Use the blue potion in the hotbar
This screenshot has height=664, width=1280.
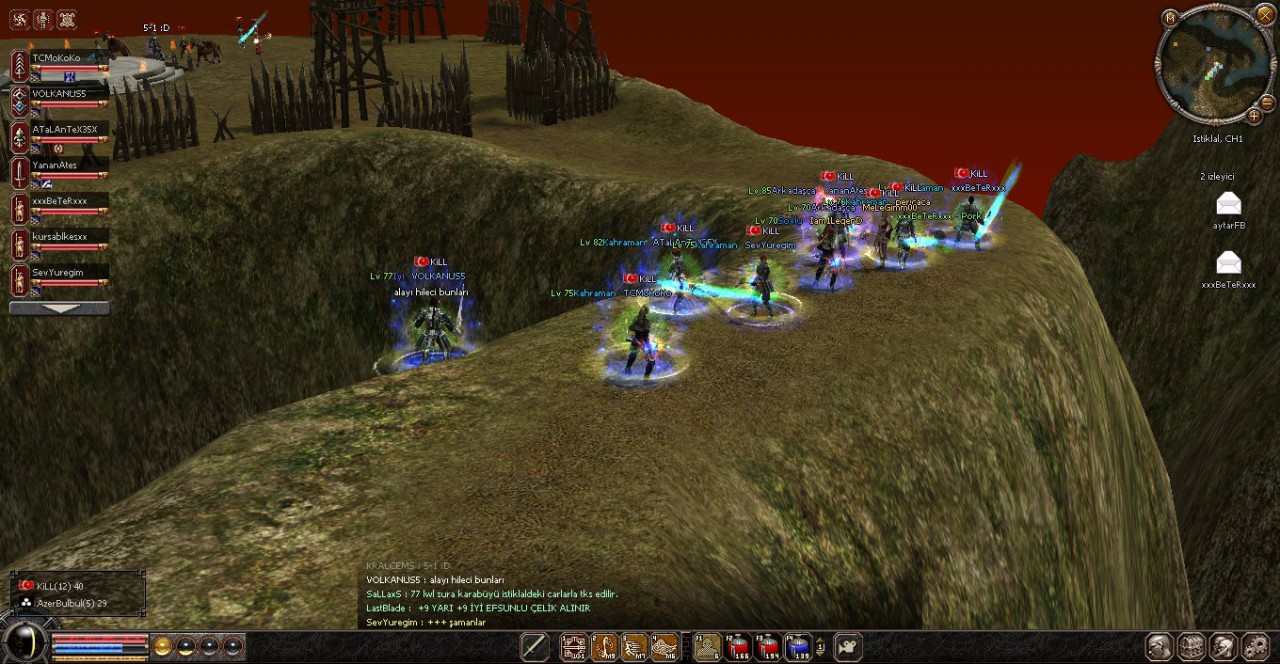pos(797,647)
